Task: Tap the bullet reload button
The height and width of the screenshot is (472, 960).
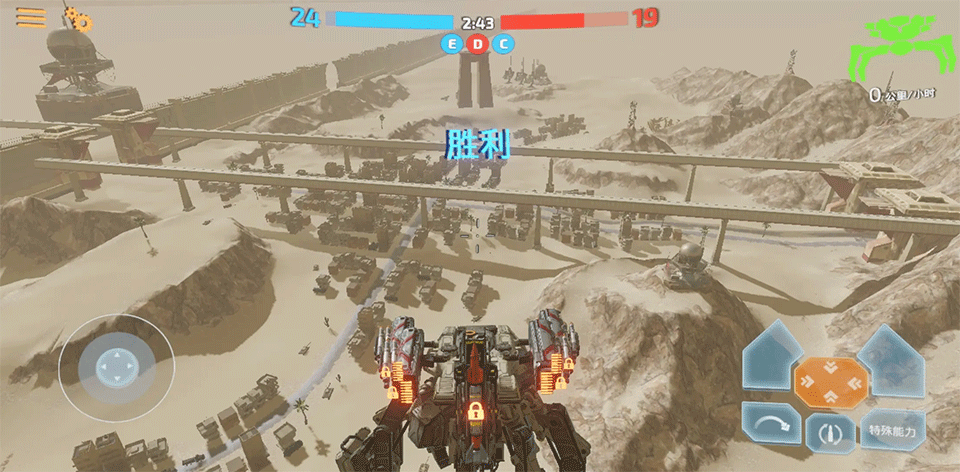Action: 830,433
